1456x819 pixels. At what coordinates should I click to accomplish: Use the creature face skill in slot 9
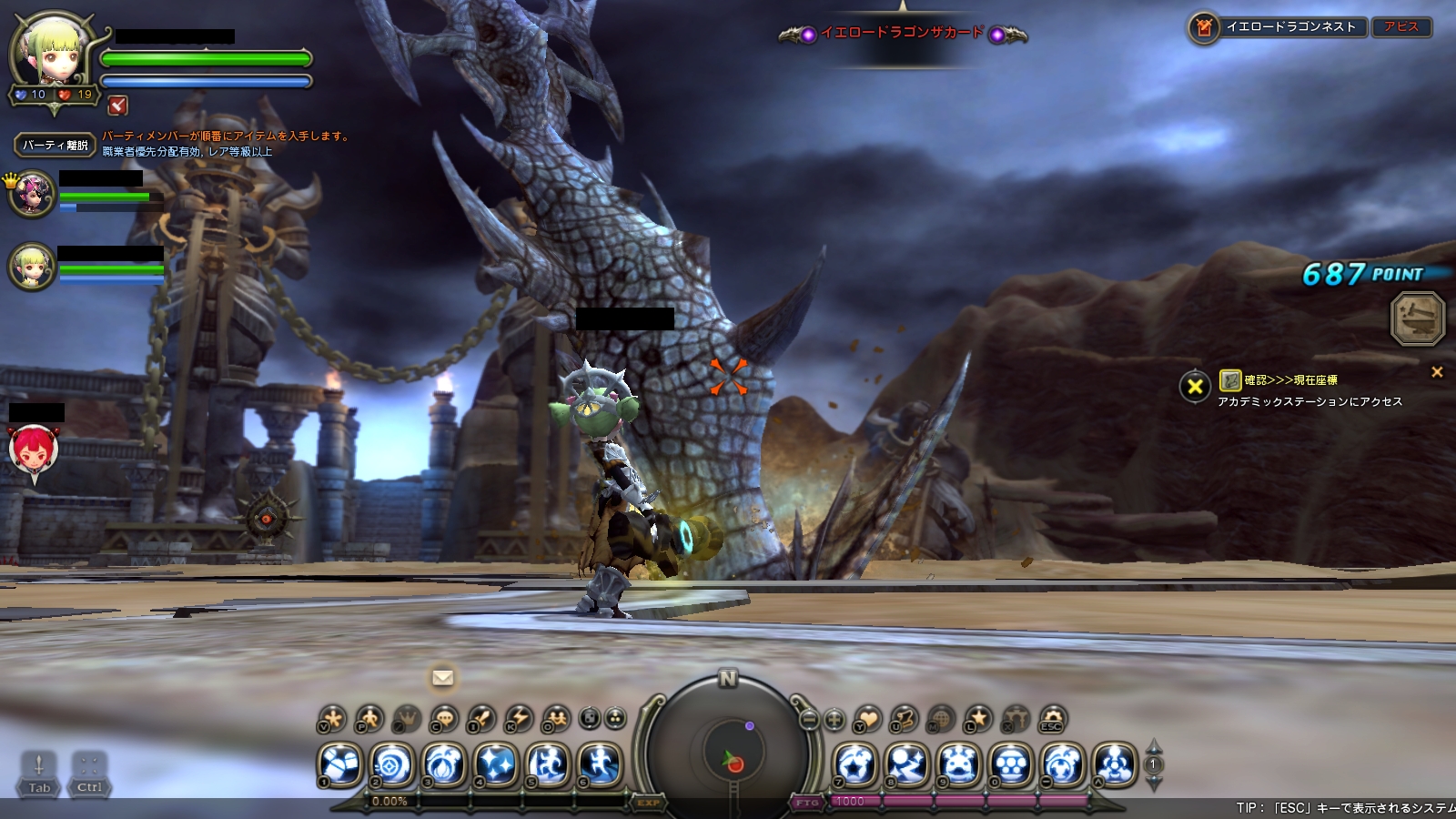(959, 764)
